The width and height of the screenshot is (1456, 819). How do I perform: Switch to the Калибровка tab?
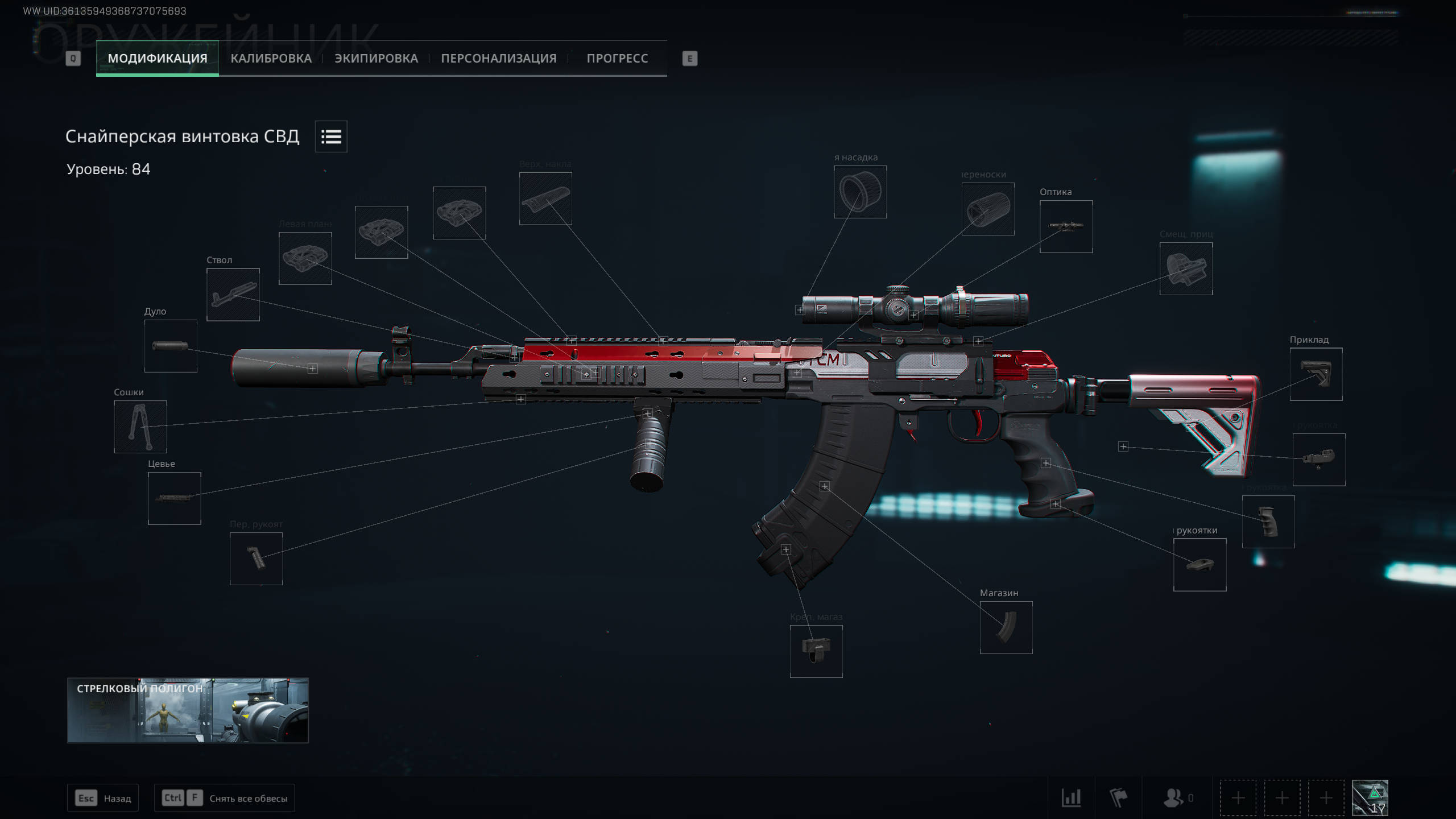click(x=271, y=58)
